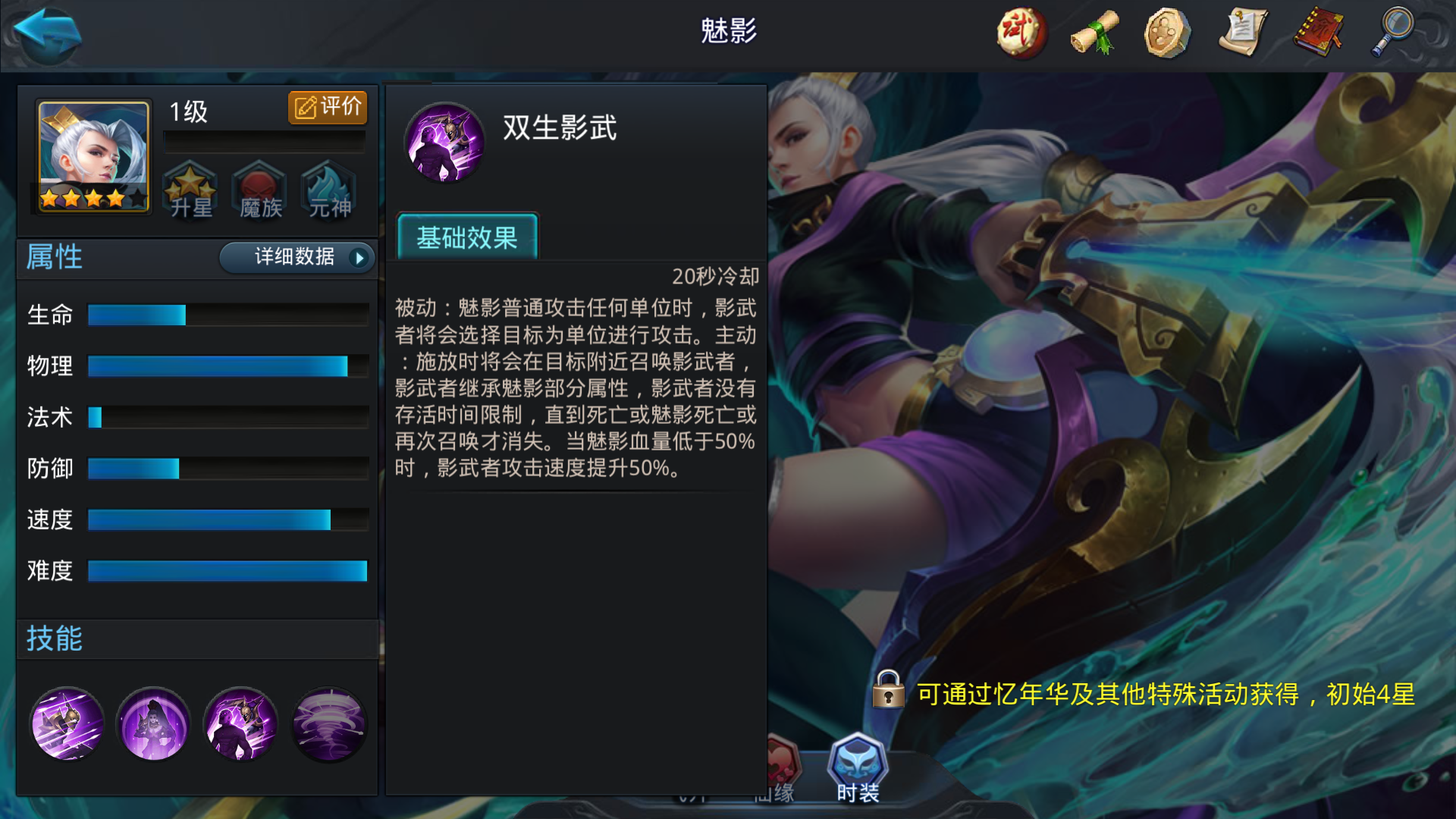The height and width of the screenshot is (819, 1456).
Task: Click the 难度 attribute progress bar
Action: (x=227, y=571)
